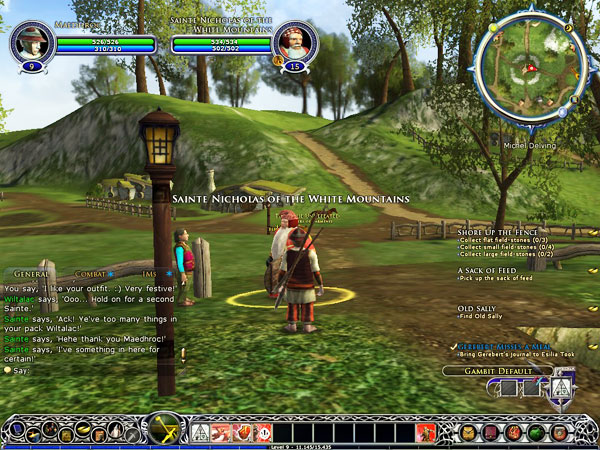Open the Shore Up the Fence quest
Screen dimensions: 600x450
[497, 232]
